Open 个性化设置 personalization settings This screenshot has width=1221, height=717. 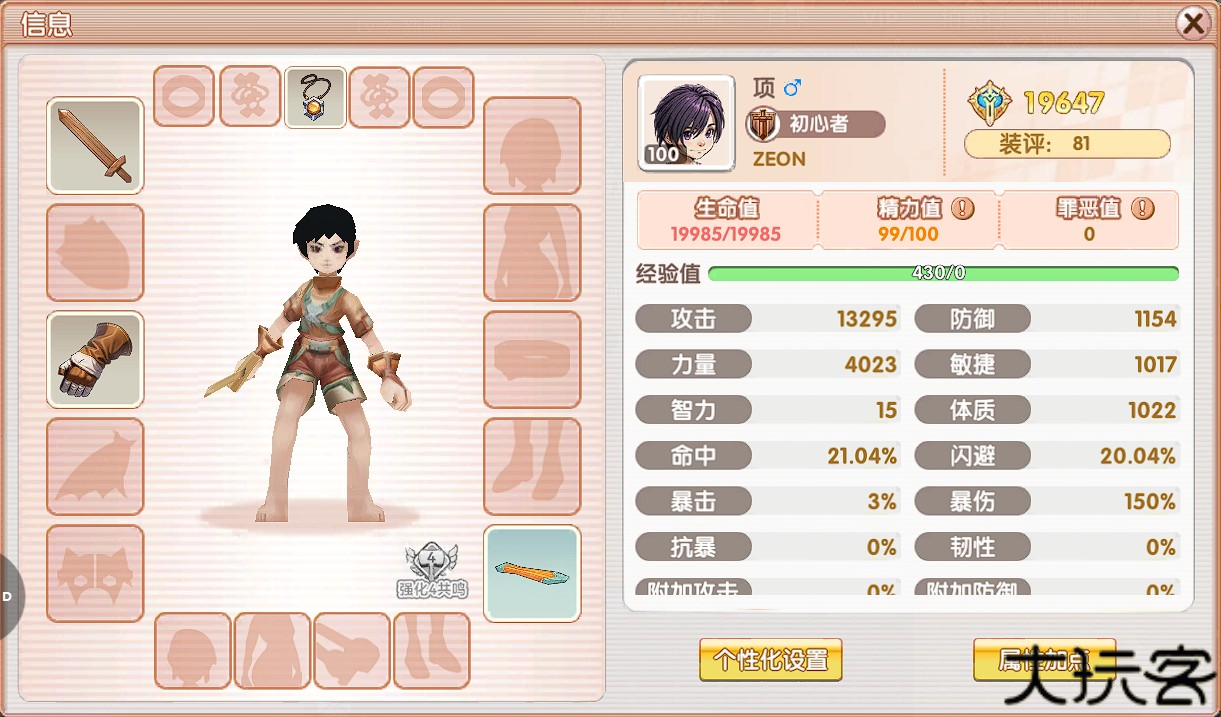point(770,660)
